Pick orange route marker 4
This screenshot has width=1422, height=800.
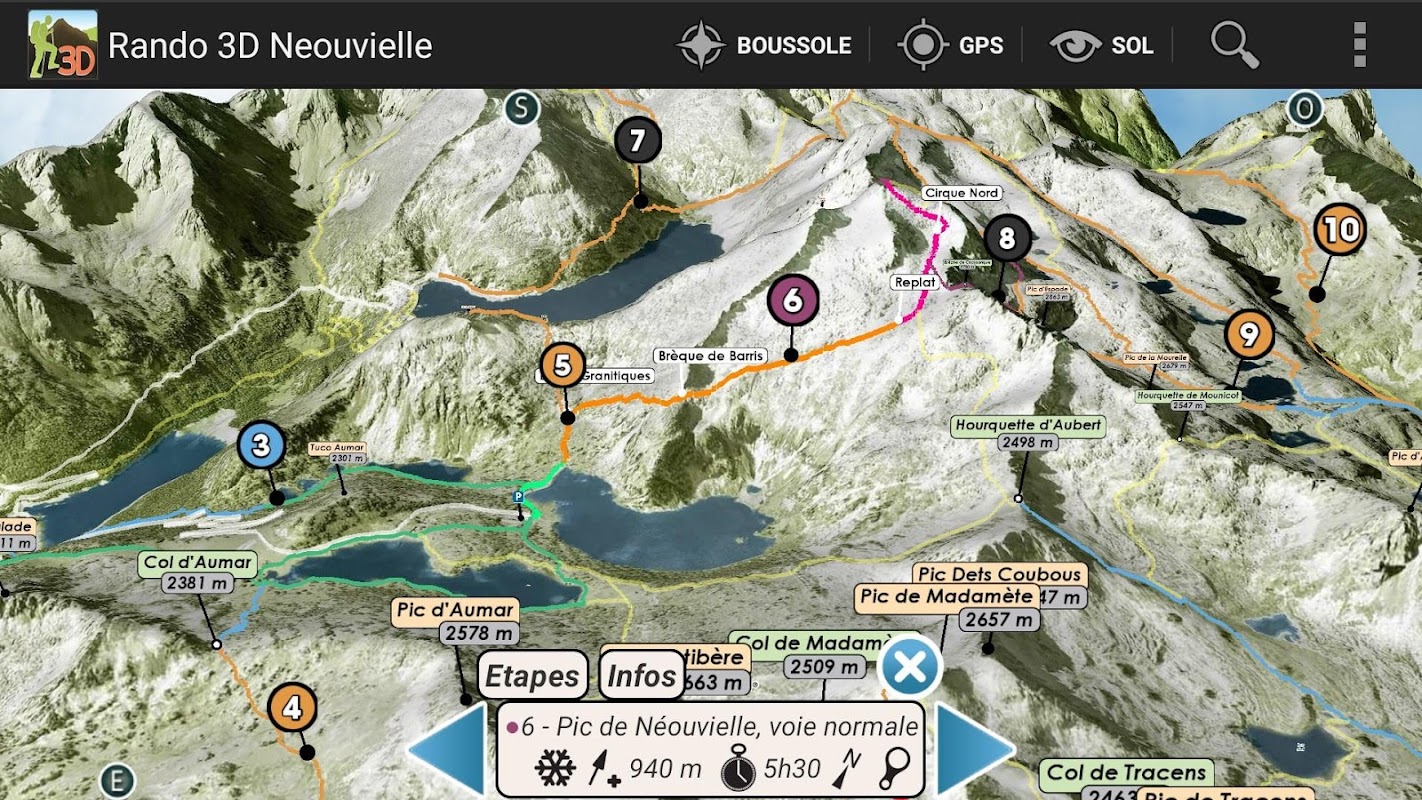(x=292, y=708)
